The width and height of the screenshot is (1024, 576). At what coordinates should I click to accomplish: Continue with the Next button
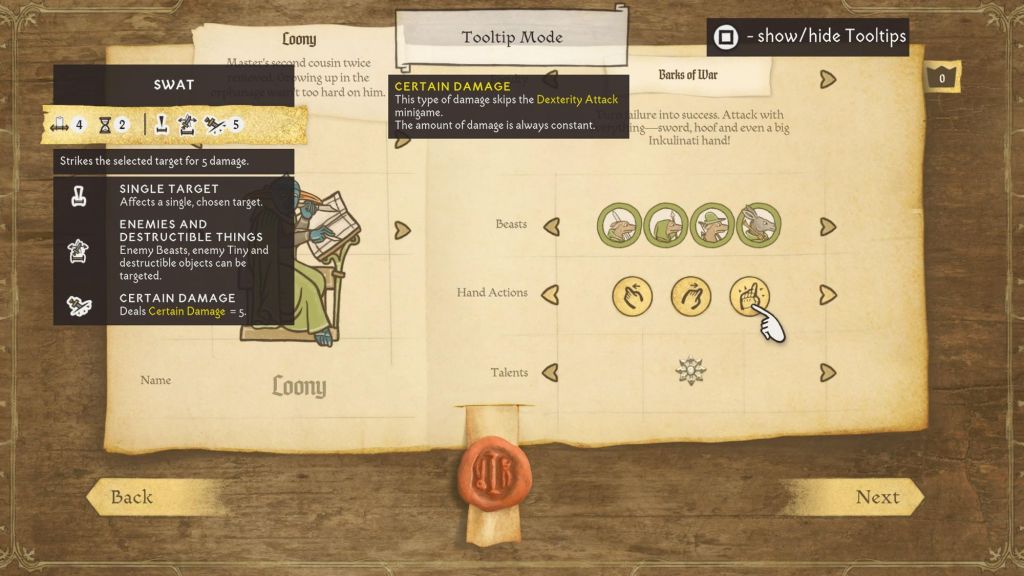[x=877, y=497]
